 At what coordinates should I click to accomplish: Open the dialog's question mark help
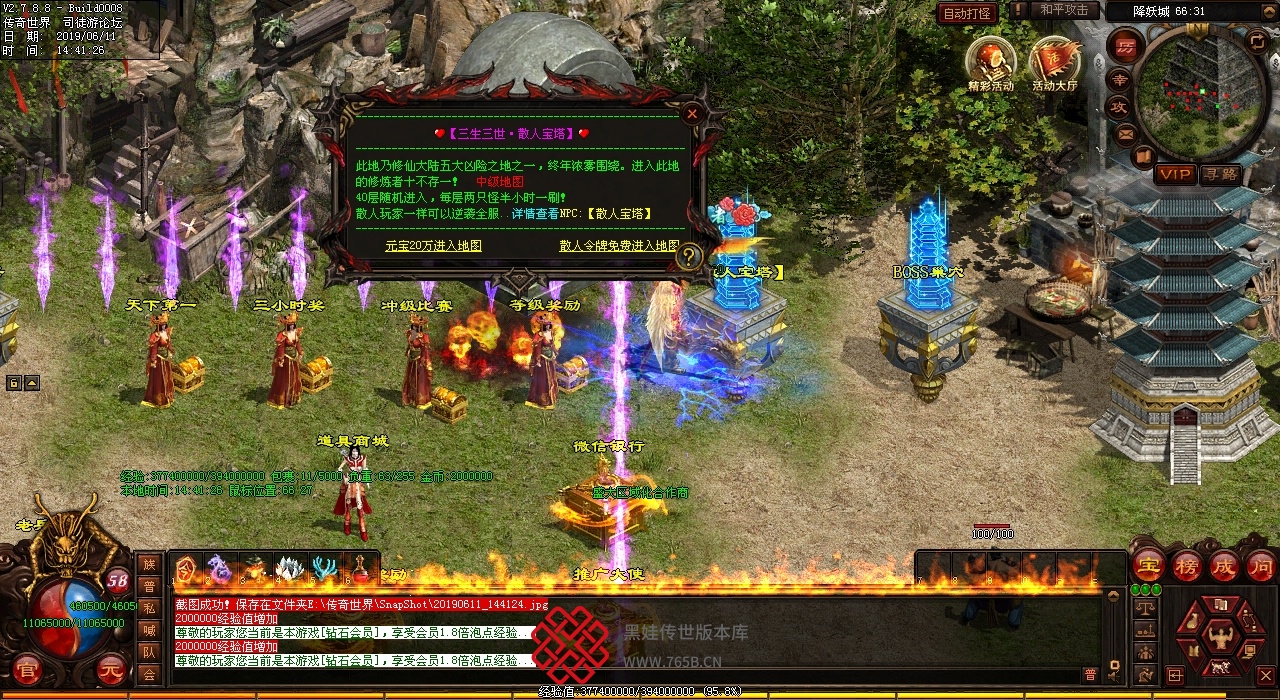[689, 257]
